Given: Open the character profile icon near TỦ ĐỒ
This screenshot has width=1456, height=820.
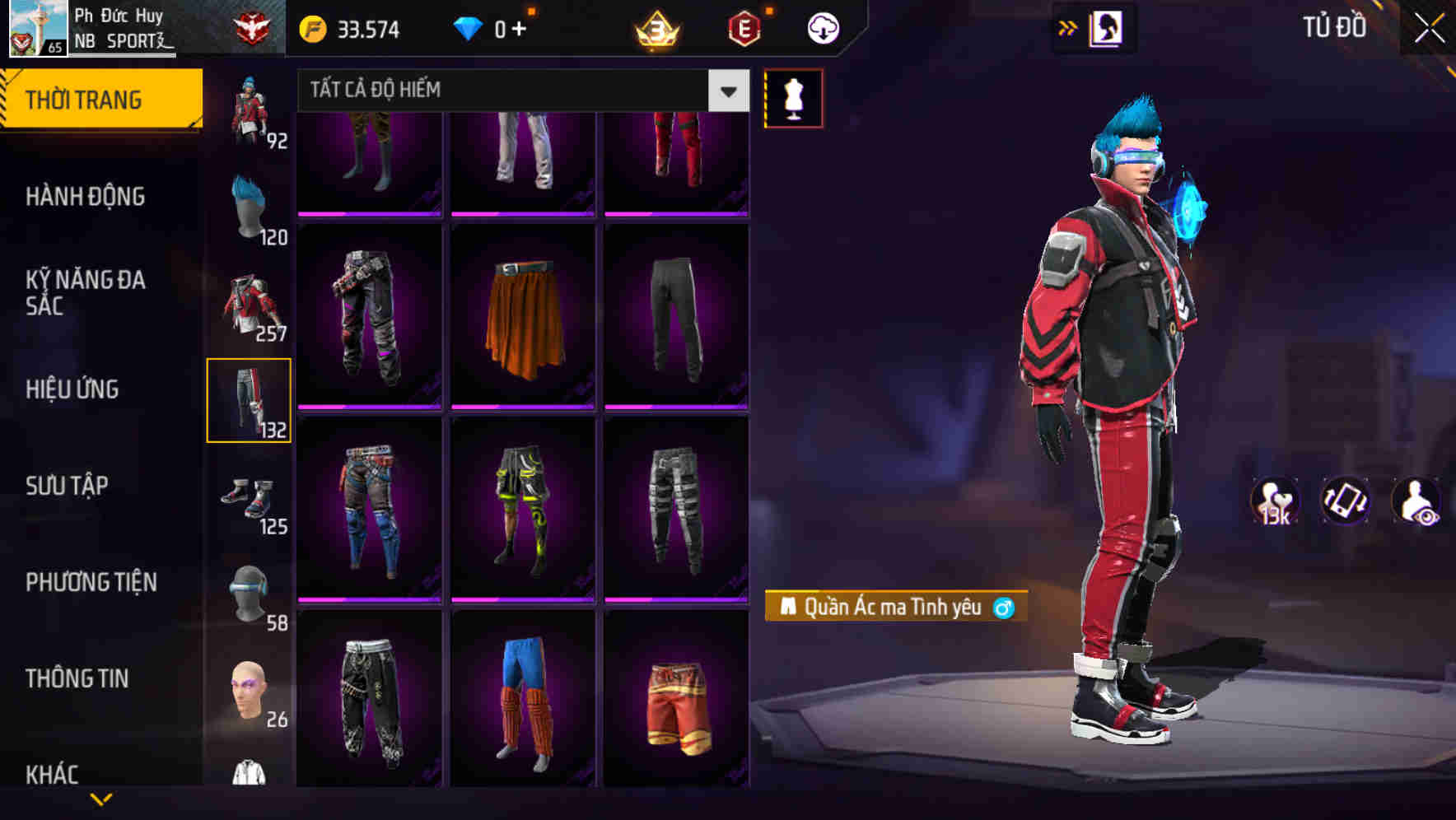Looking at the screenshot, I should 1108,27.
